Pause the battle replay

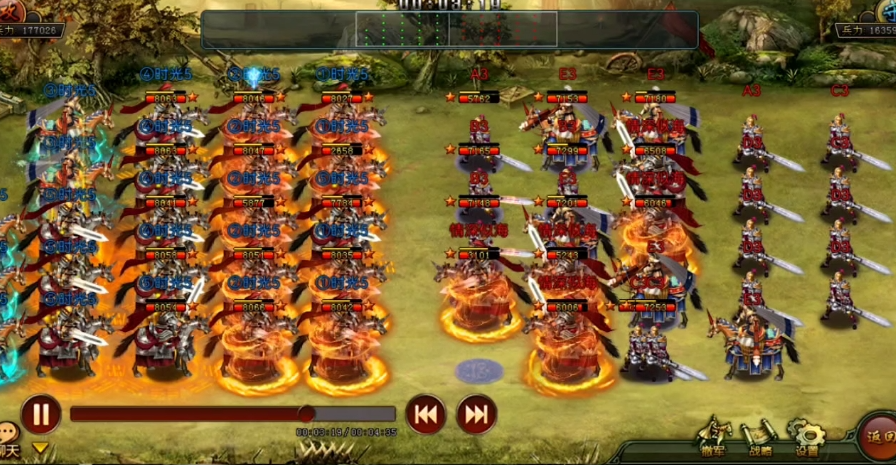point(41,414)
